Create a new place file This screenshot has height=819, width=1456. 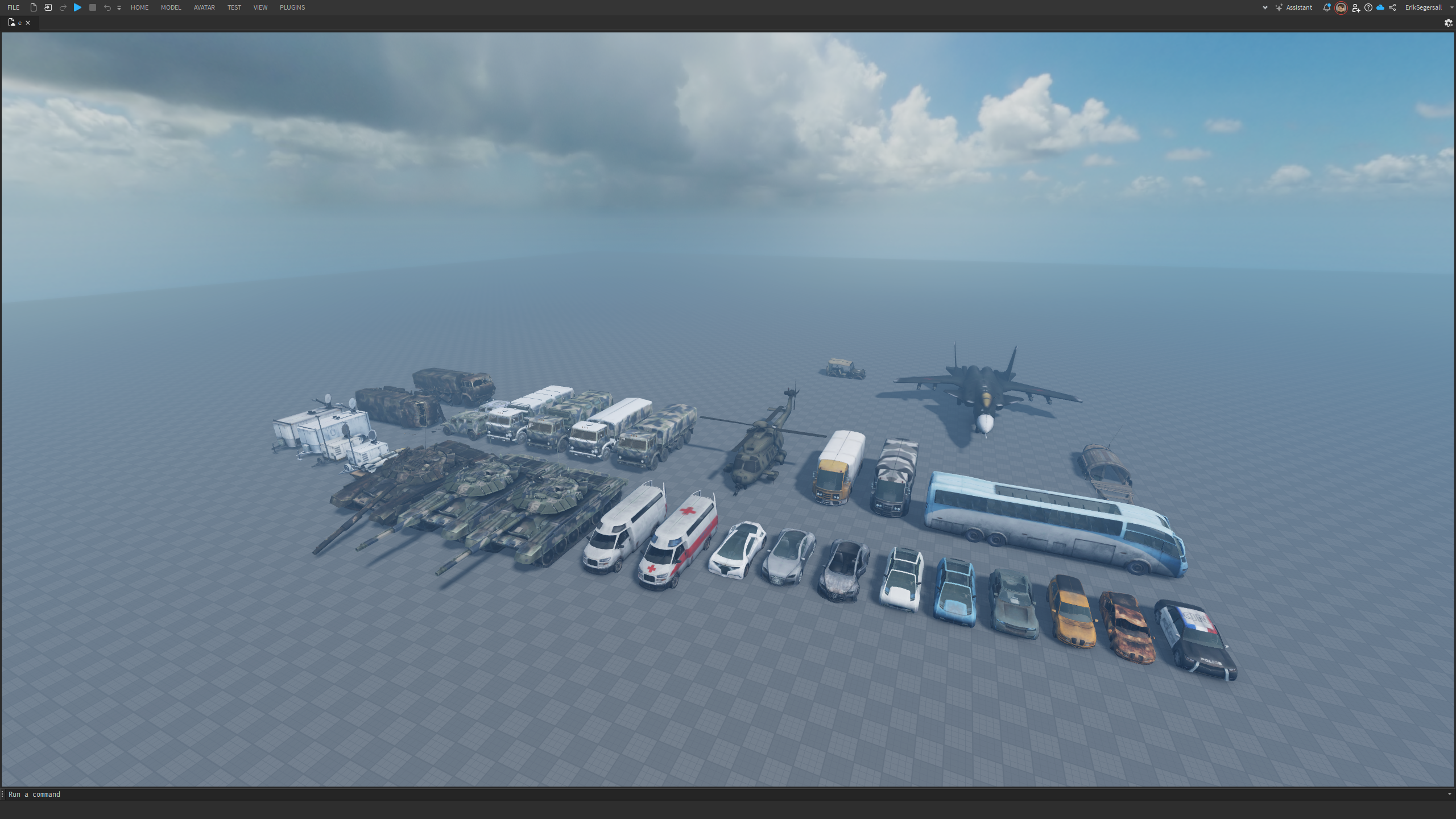pyautogui.click(x=33, y=7)
